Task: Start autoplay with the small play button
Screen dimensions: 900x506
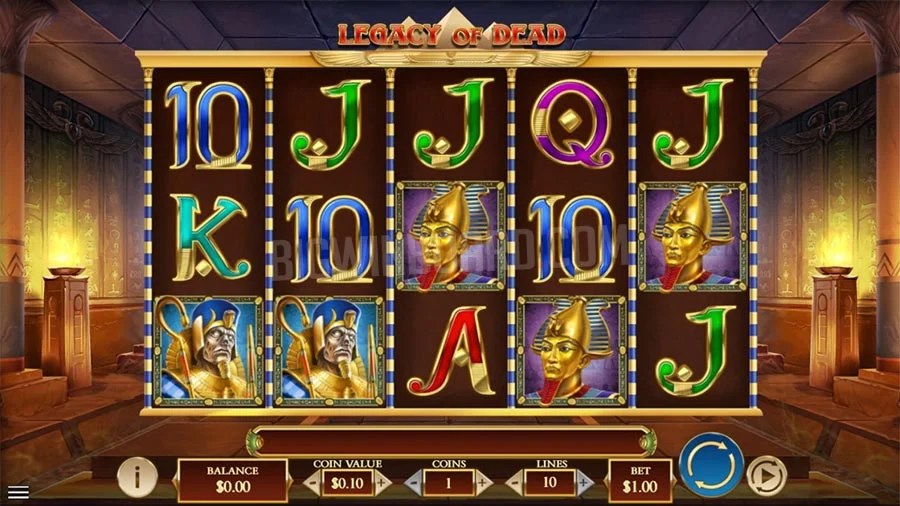Action: 766,473
